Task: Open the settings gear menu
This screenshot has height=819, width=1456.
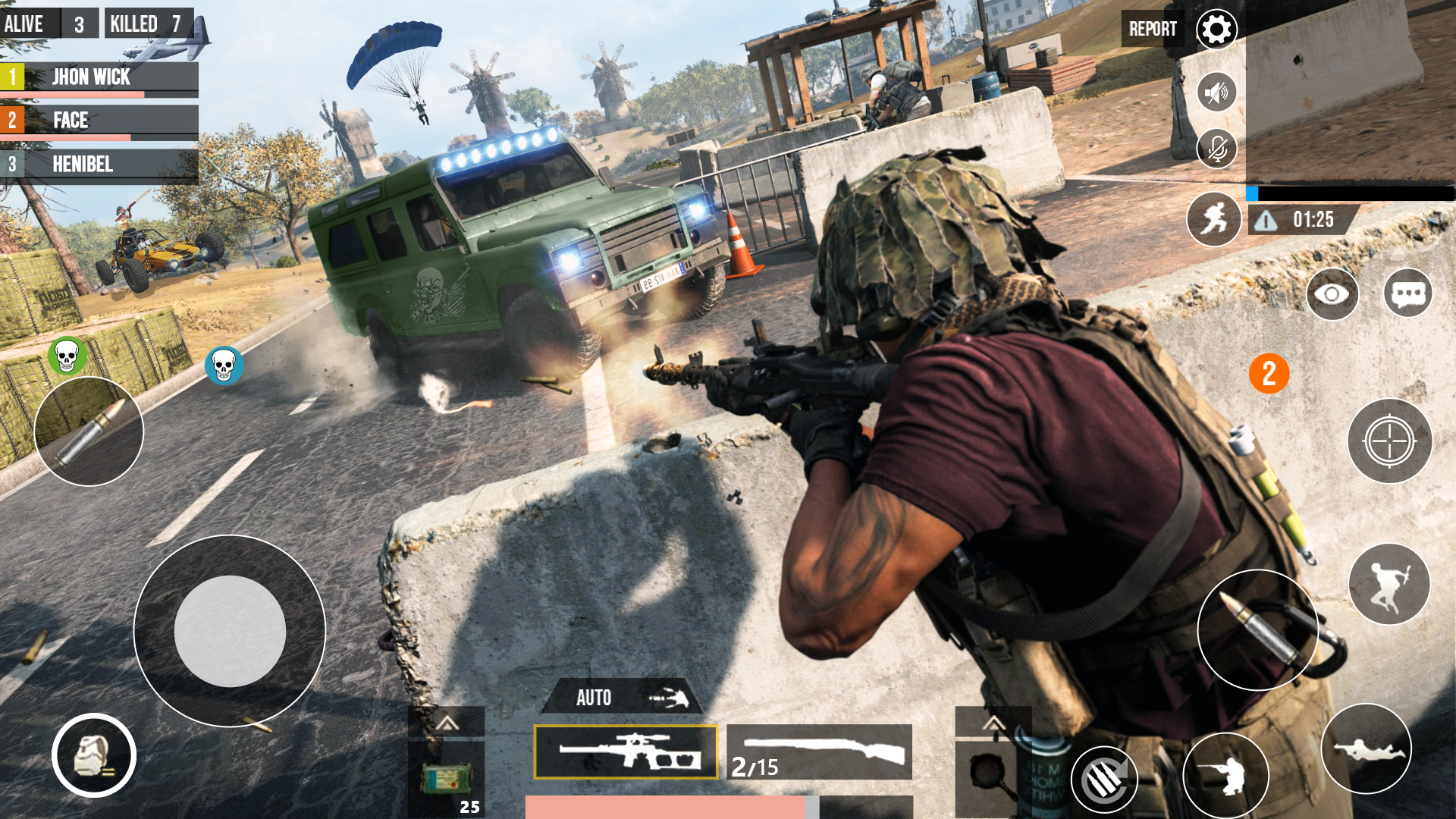Action: (1216, 30)
